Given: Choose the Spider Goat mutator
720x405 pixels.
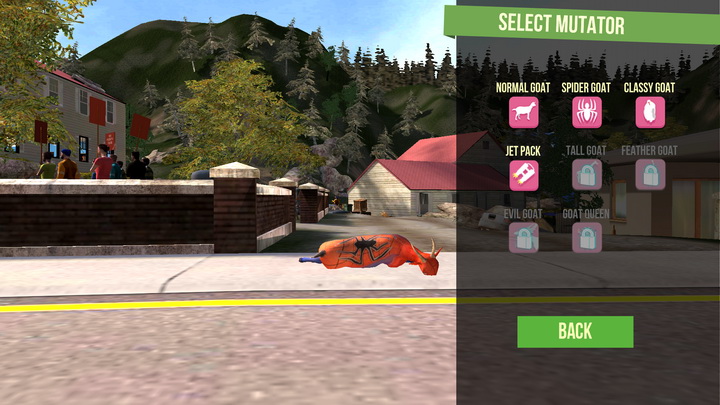Looking at the screenshot, I should [586, 112].
